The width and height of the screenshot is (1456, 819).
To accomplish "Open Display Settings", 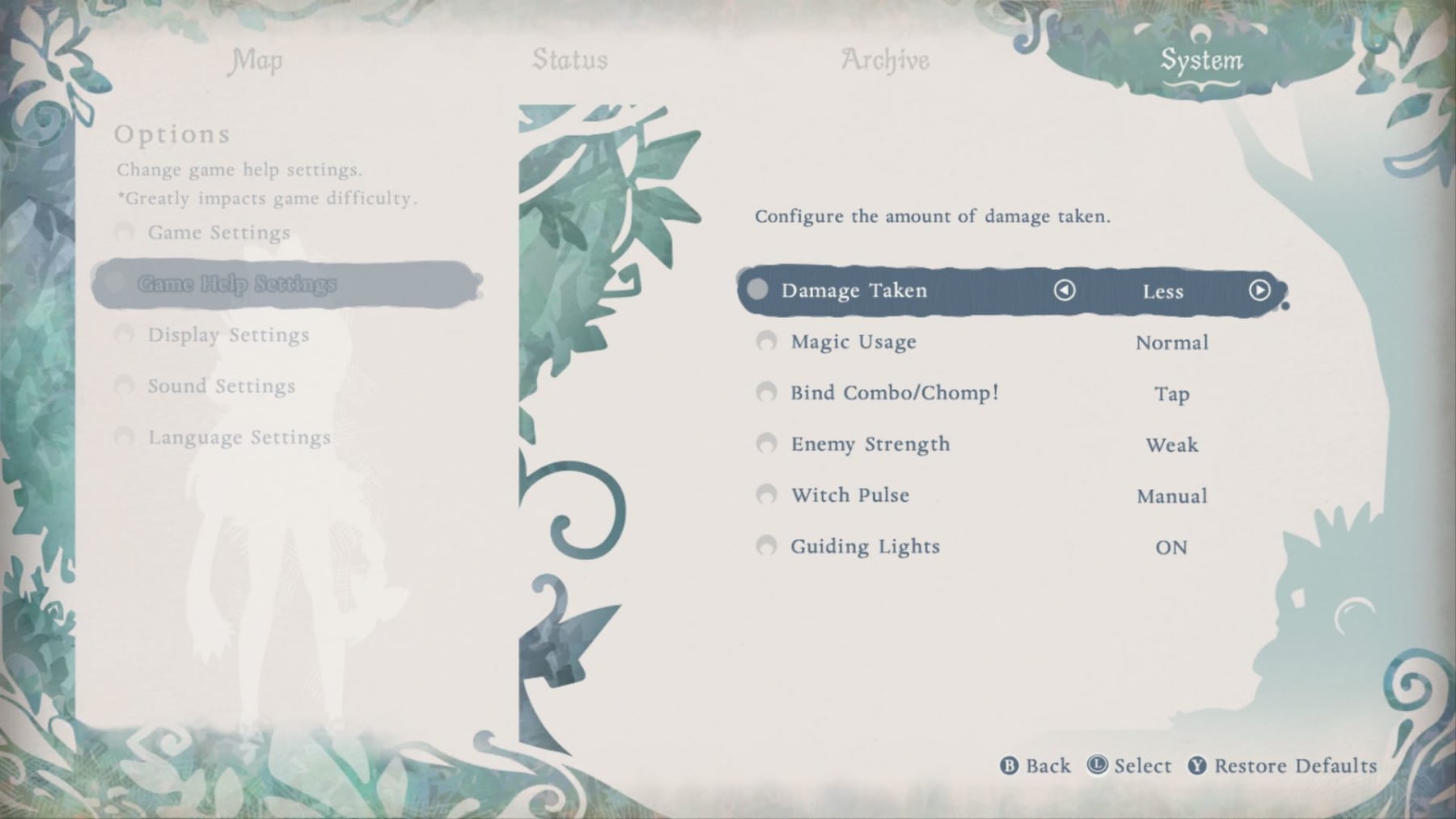I will pos(228,335).
